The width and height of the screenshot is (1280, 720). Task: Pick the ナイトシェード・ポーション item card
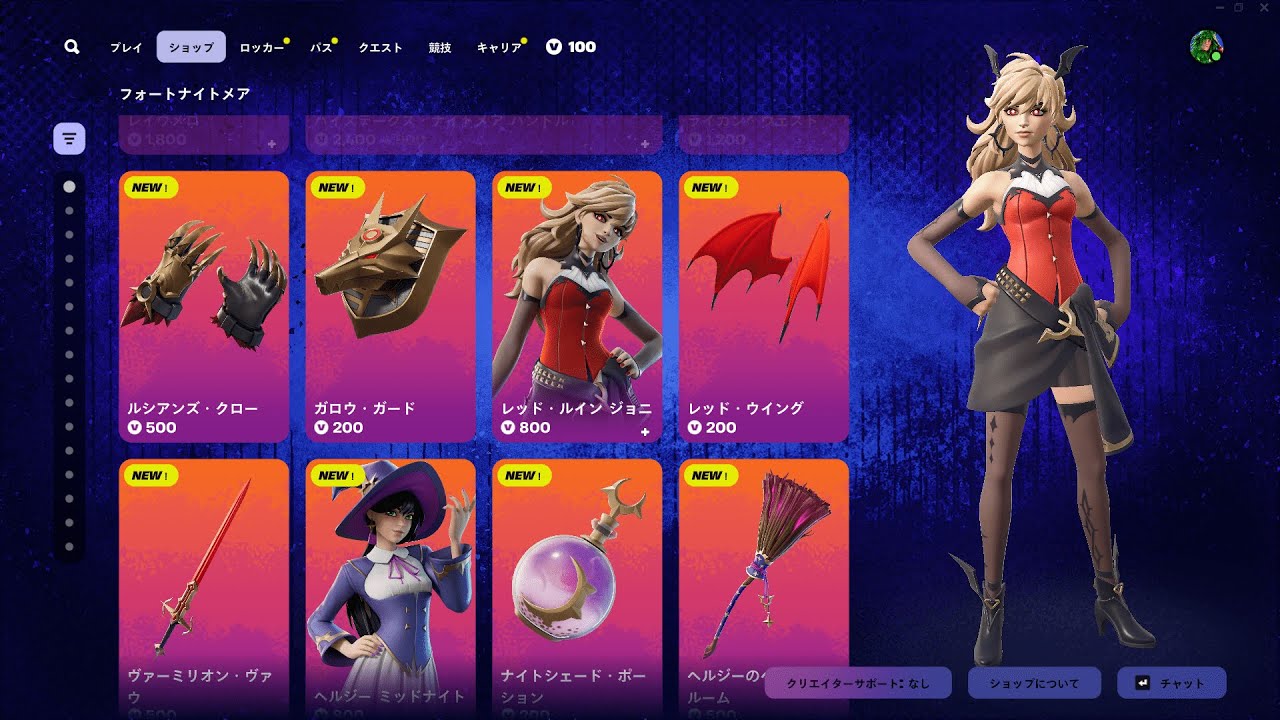[577, 585]
